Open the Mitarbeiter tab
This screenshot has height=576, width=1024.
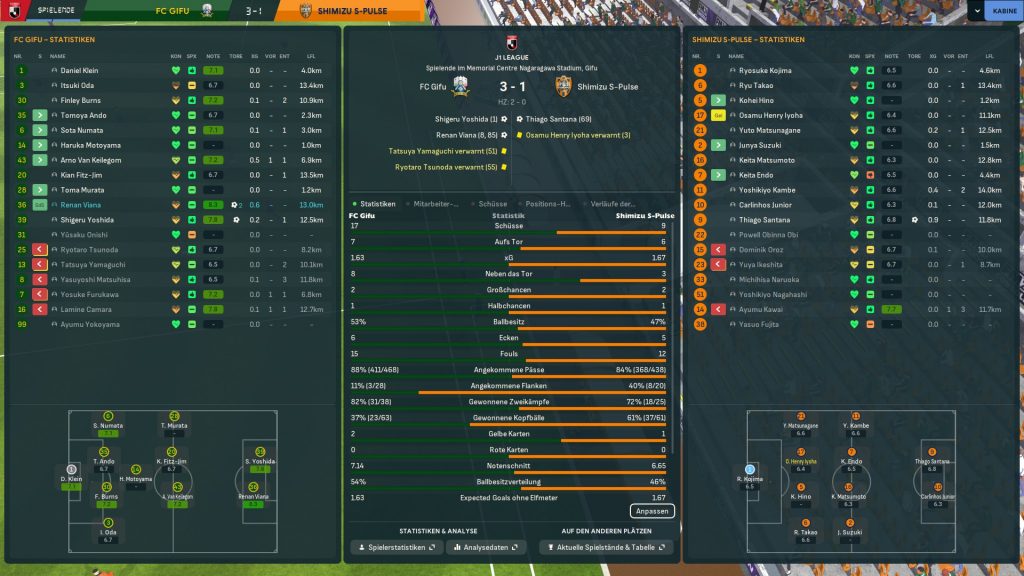coord(438,204)
